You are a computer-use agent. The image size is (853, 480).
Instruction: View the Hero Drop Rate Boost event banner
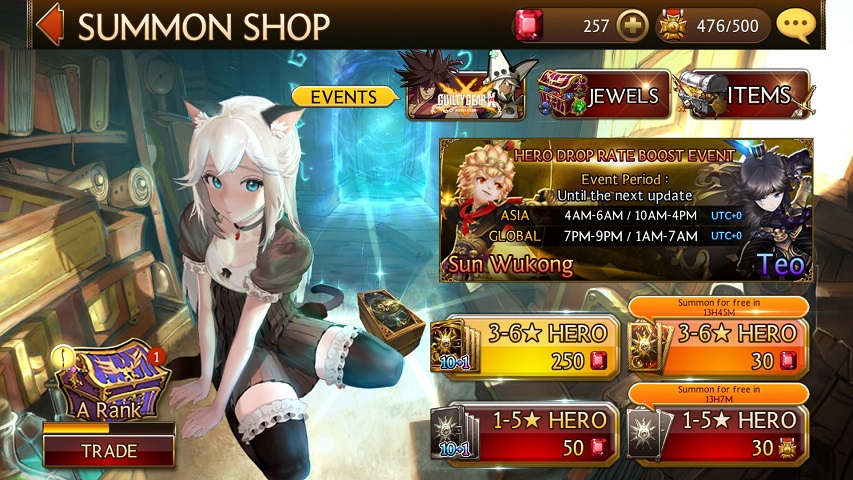pos(626,210)
